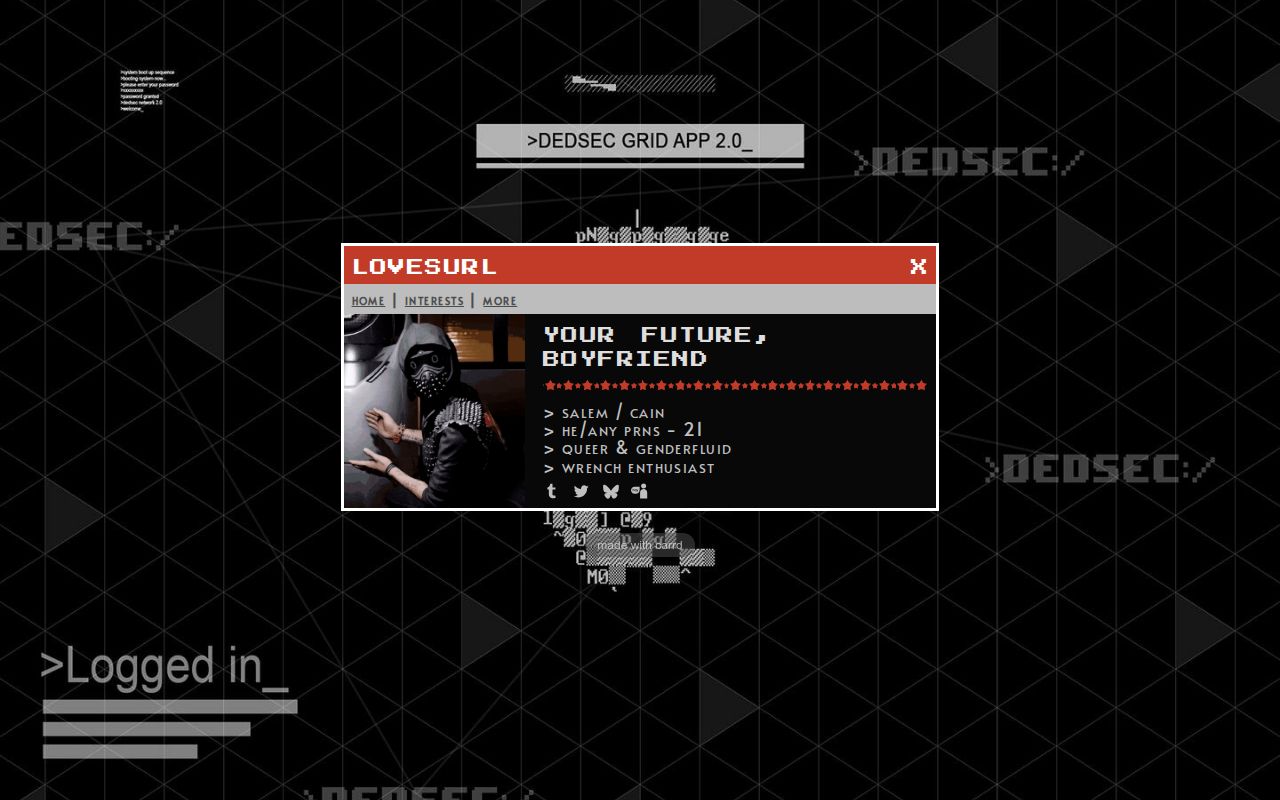
Task: Click the LOVESURL title bar
Action: click(423, 266)
